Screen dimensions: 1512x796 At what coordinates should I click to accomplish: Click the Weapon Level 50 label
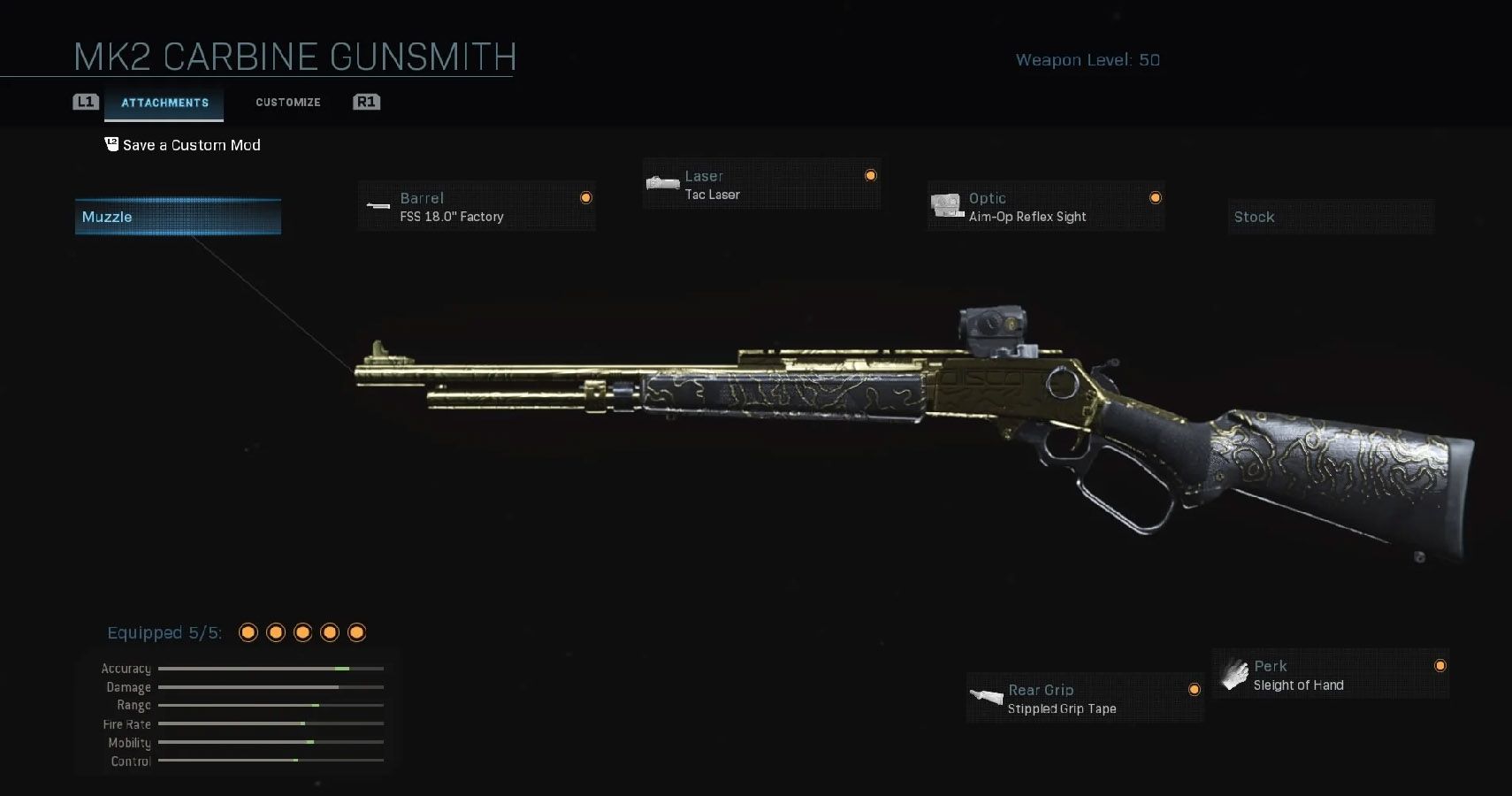[x=1088, y=59]
